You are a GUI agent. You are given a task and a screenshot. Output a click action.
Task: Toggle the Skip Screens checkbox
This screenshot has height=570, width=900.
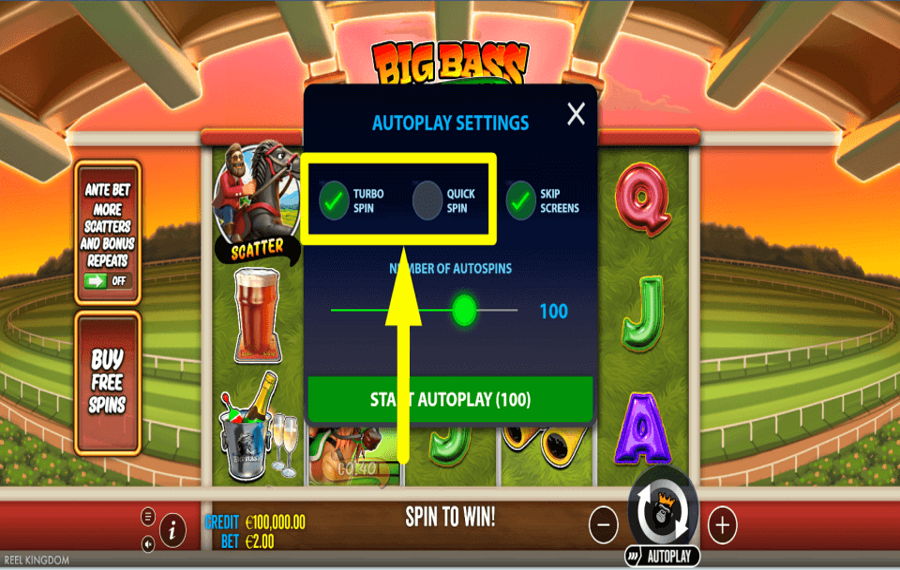tap(520, 201)
